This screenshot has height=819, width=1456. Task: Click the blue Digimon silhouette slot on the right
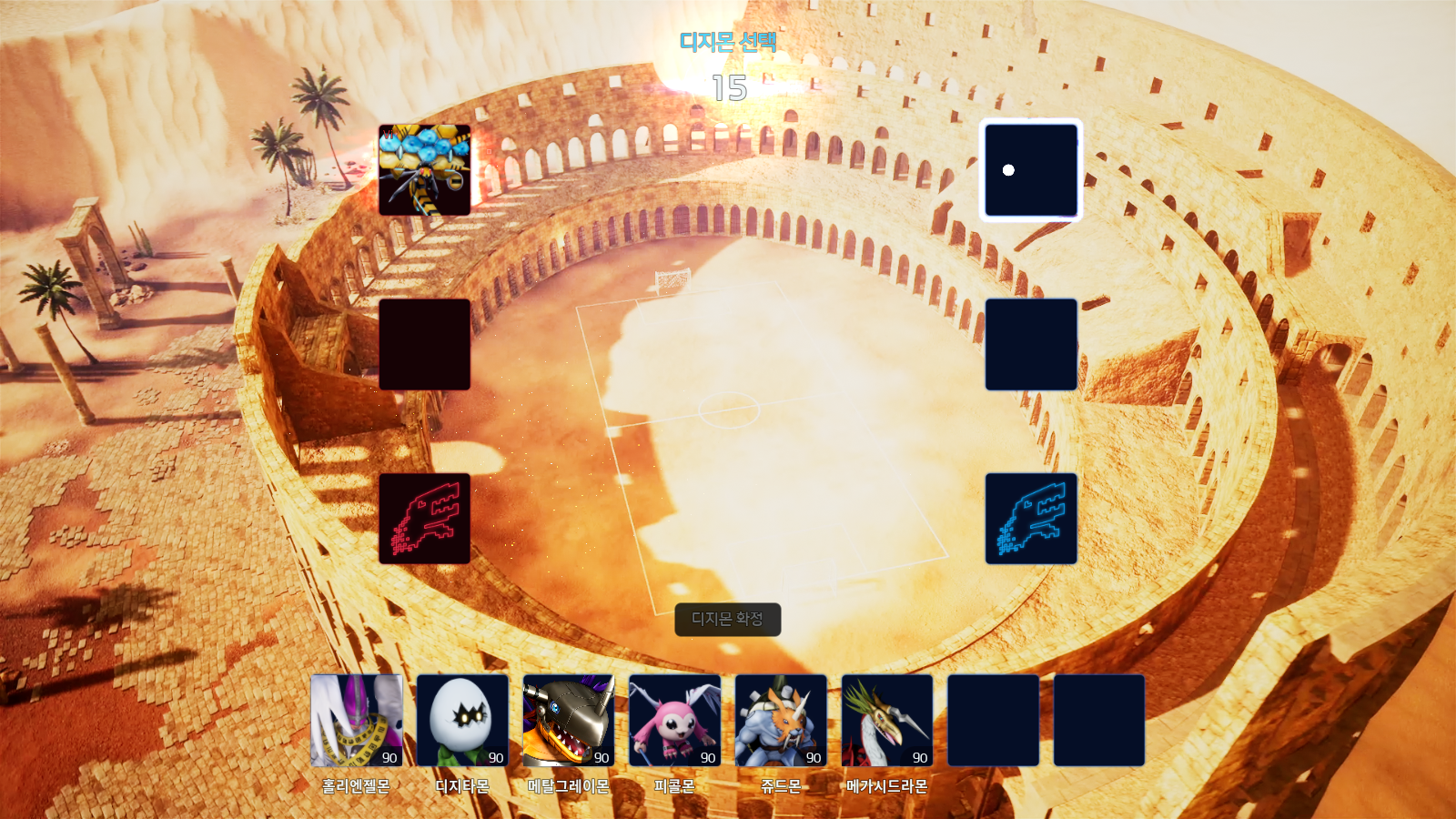pyautogui.click(x=1031, y=521)
